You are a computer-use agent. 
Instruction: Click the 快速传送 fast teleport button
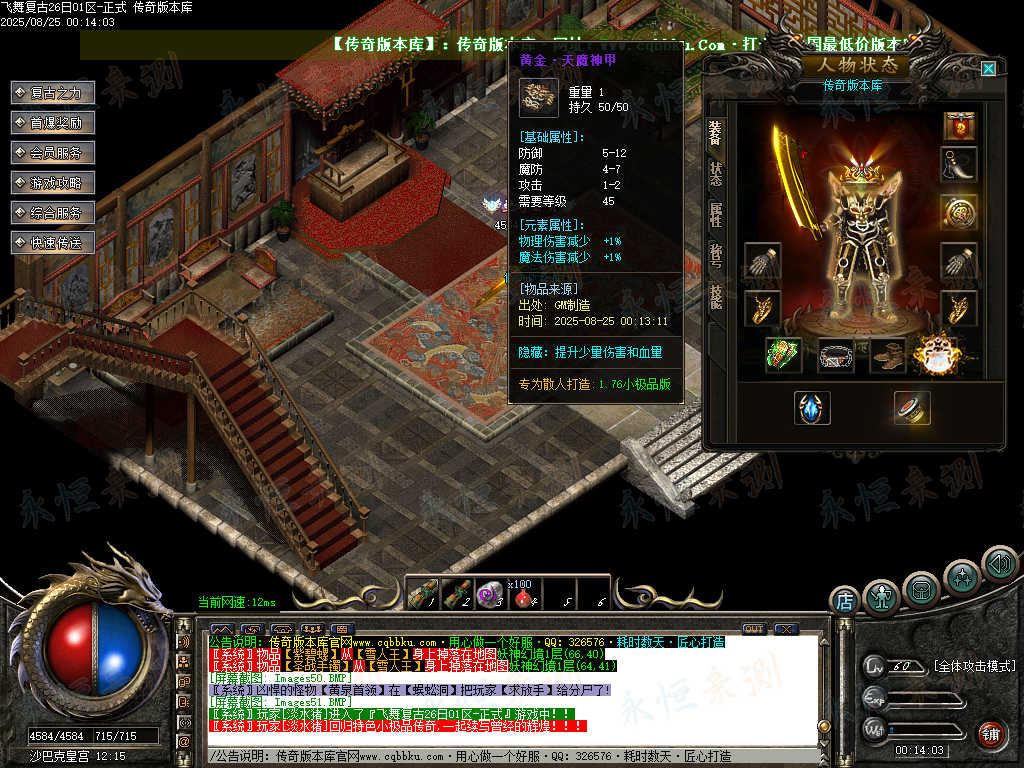(x=53, y=243)
